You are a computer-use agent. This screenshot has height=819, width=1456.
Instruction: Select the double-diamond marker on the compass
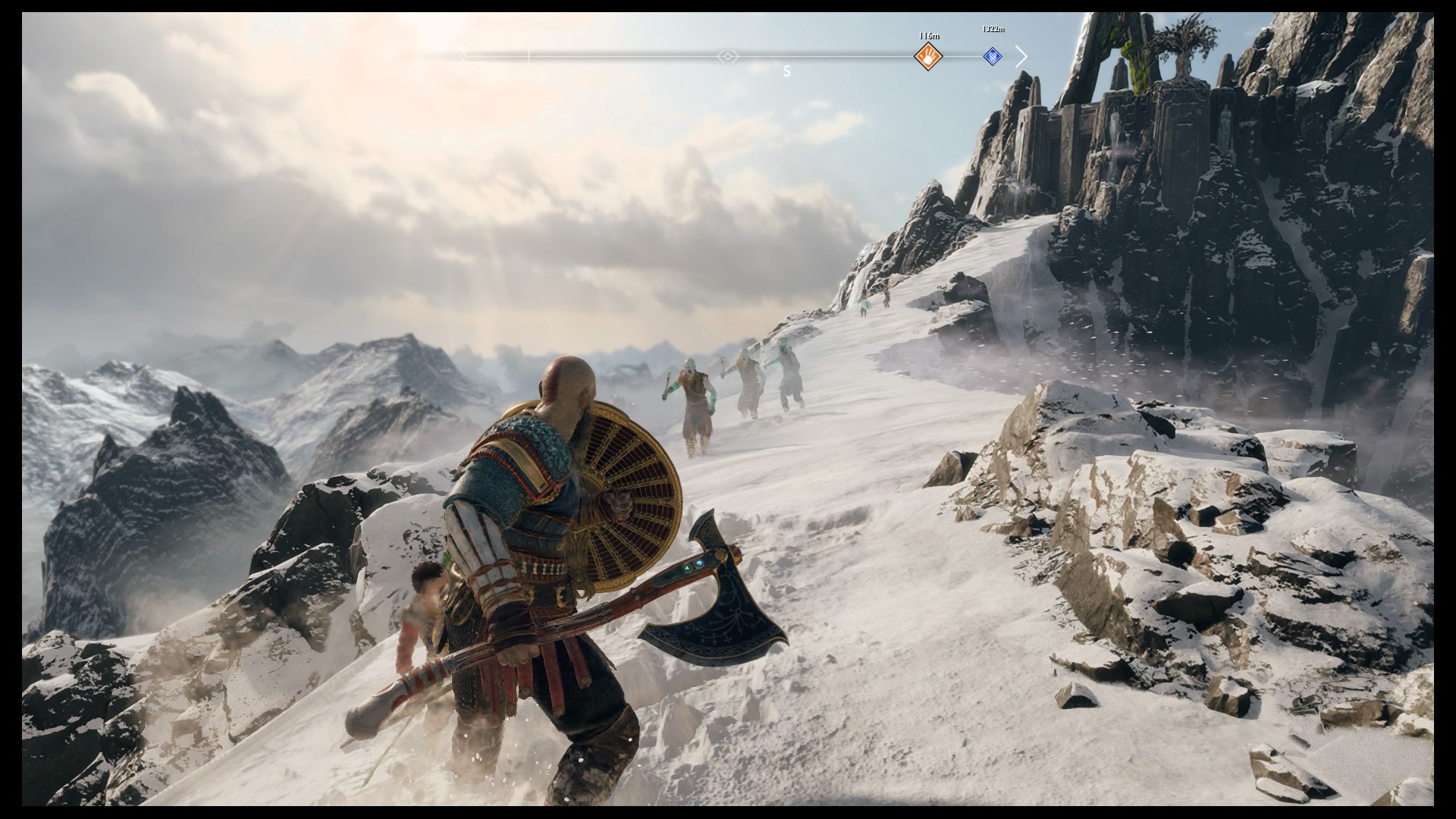pos(727,56)
